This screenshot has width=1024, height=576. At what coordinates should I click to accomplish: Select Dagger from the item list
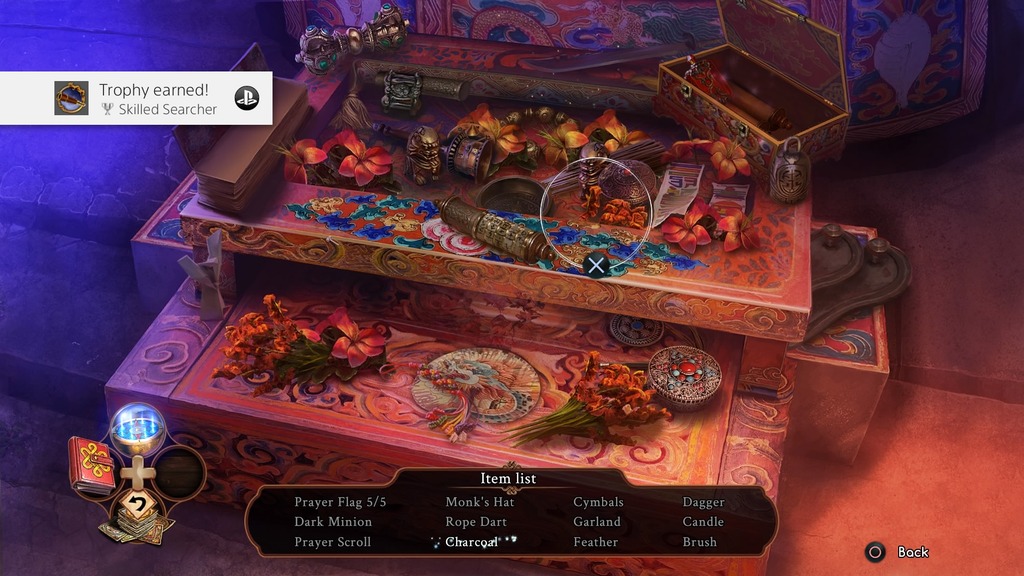(x=703, y=502)
